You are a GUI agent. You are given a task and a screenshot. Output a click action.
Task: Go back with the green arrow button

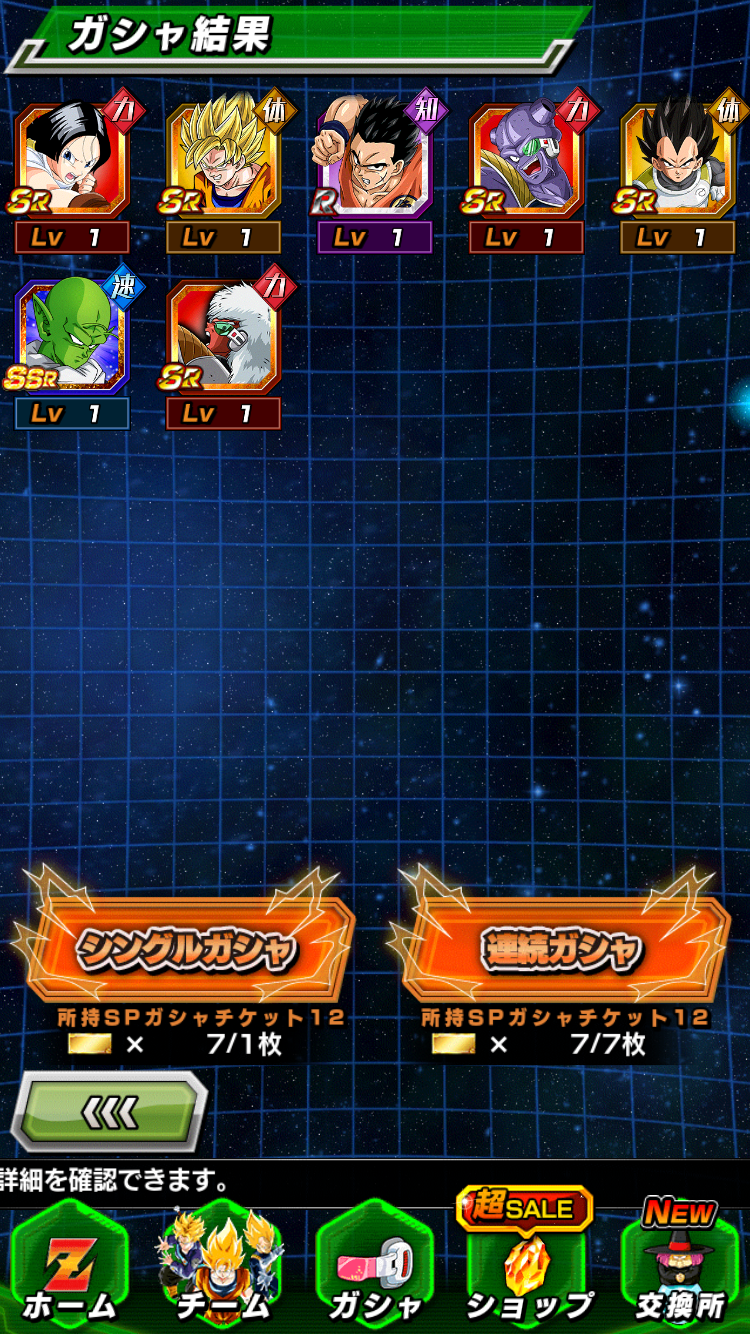[110, 1111]
